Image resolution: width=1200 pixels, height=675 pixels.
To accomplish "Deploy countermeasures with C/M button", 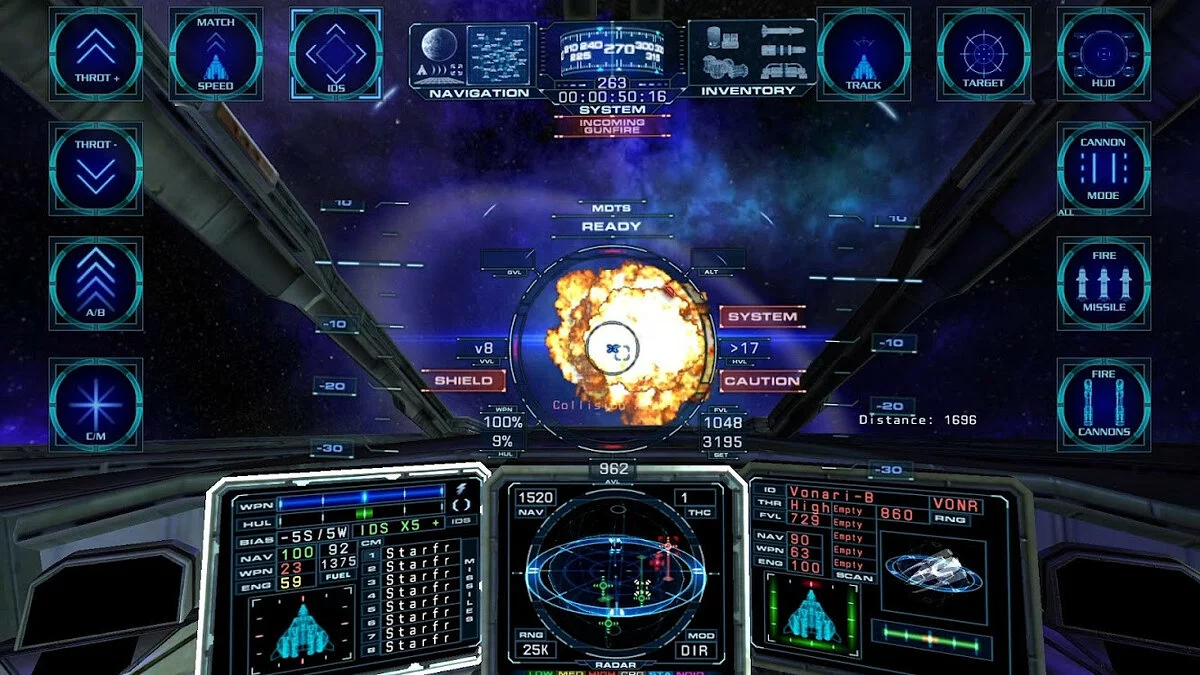I will click(96, 404).
